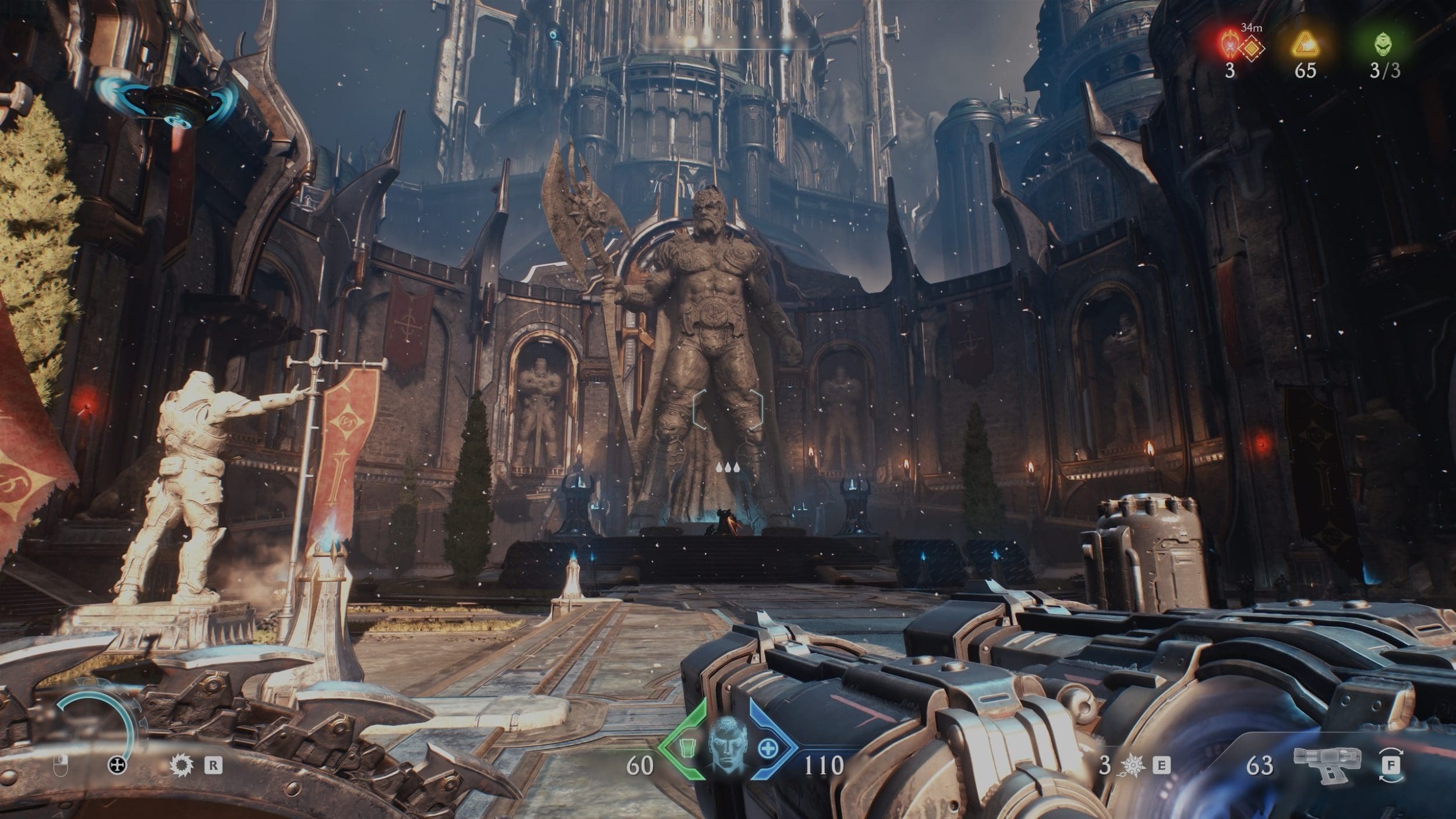This screenshot has height=819, width=1456.
Task: Click the red demon objective icon
Action: pyautogui.click(x=1229, y=43)
